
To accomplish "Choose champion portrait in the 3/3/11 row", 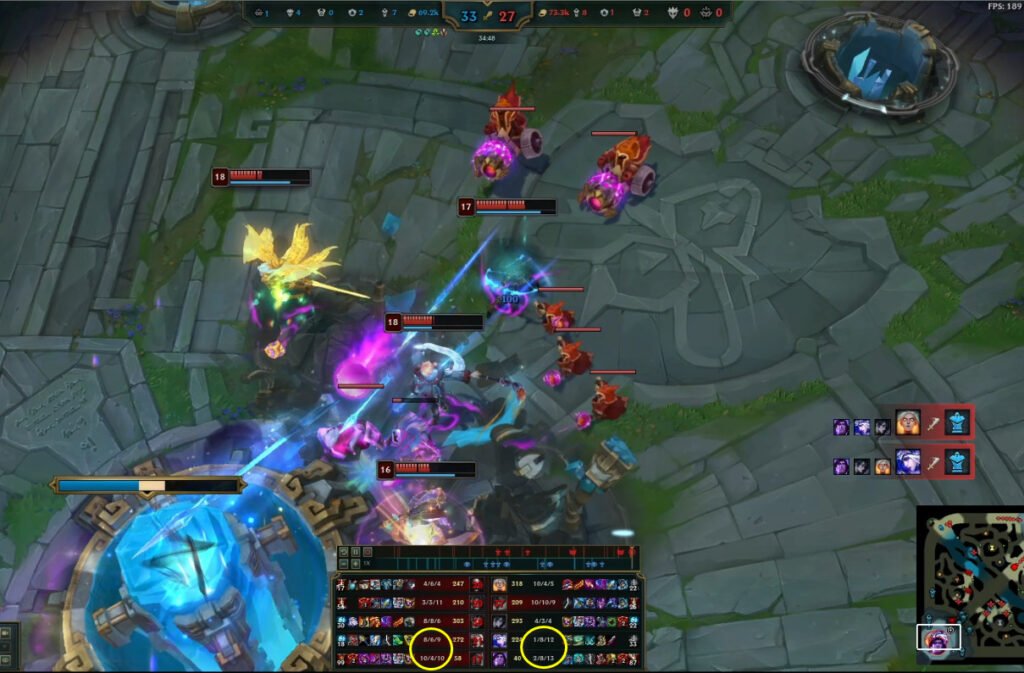I will click(x=478, y=603).
